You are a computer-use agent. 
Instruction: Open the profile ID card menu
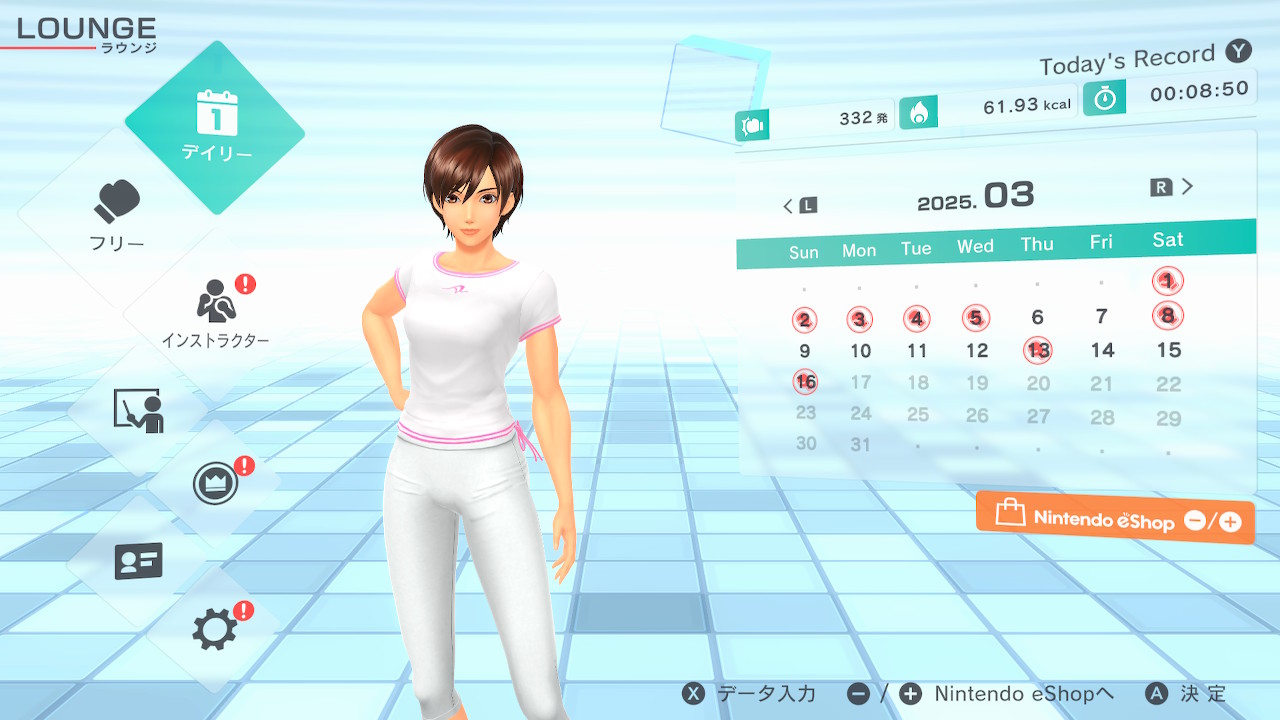coord(138,561)
